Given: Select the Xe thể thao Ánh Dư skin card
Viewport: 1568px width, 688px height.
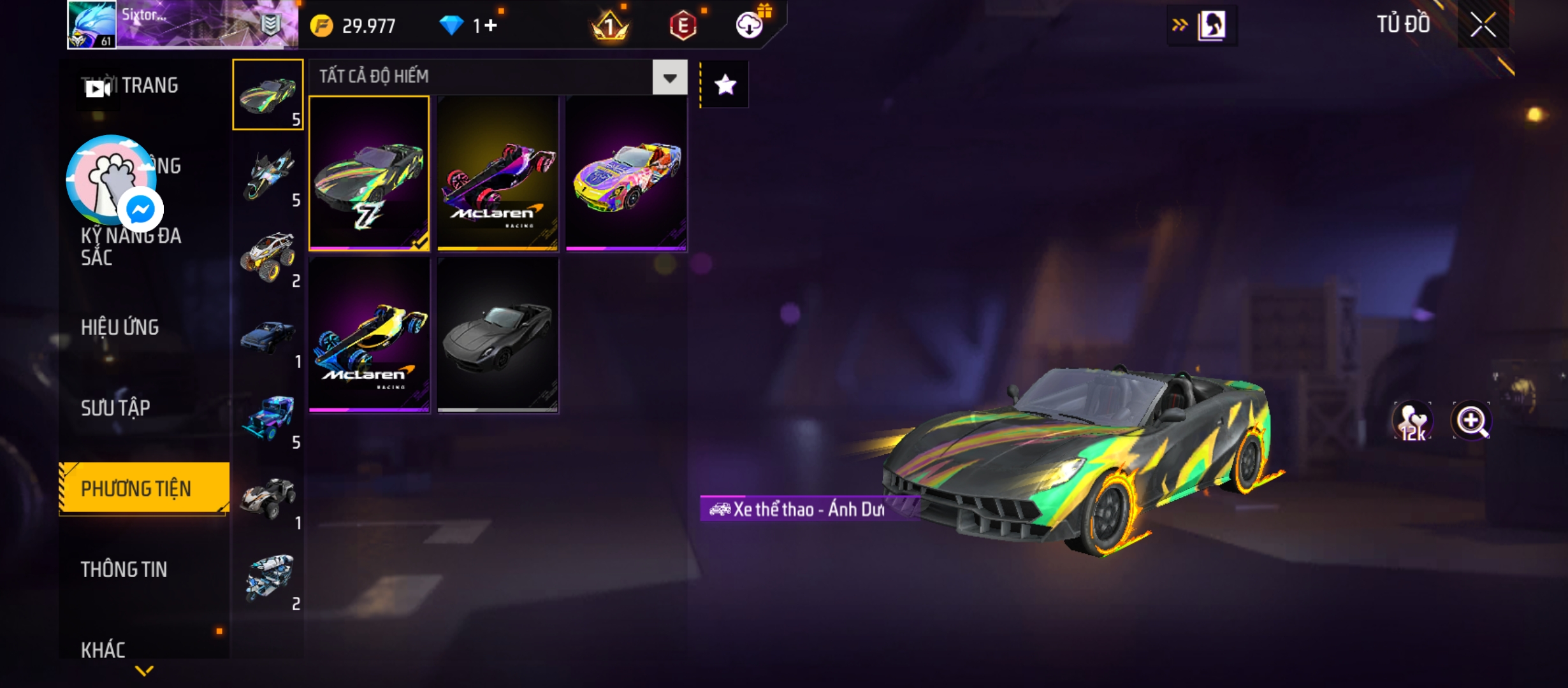Looking at the screenshot, I should pos(369,173).
